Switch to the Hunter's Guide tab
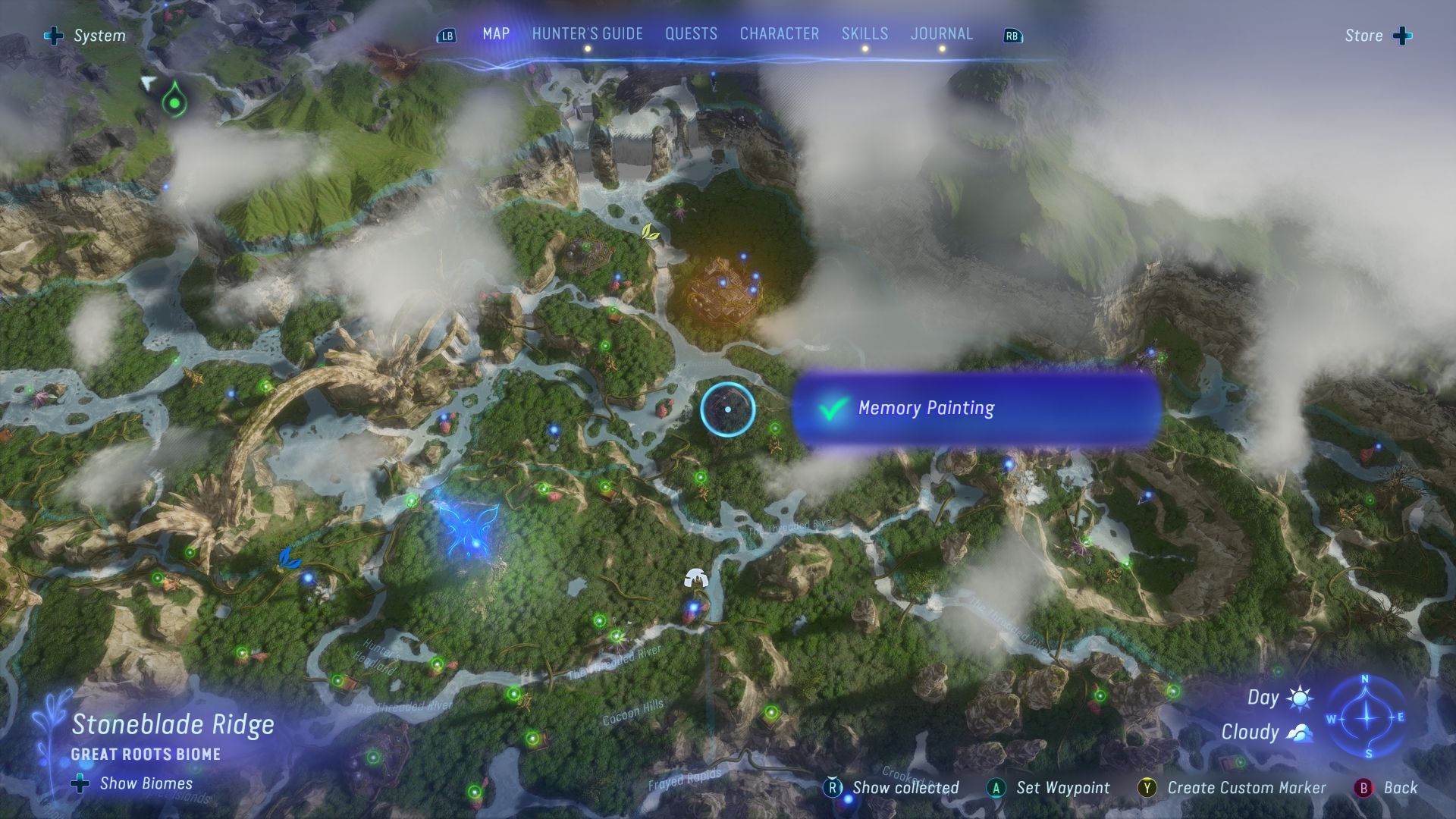This screenshot has width=1456, height=819. click(x=586, y=33)
